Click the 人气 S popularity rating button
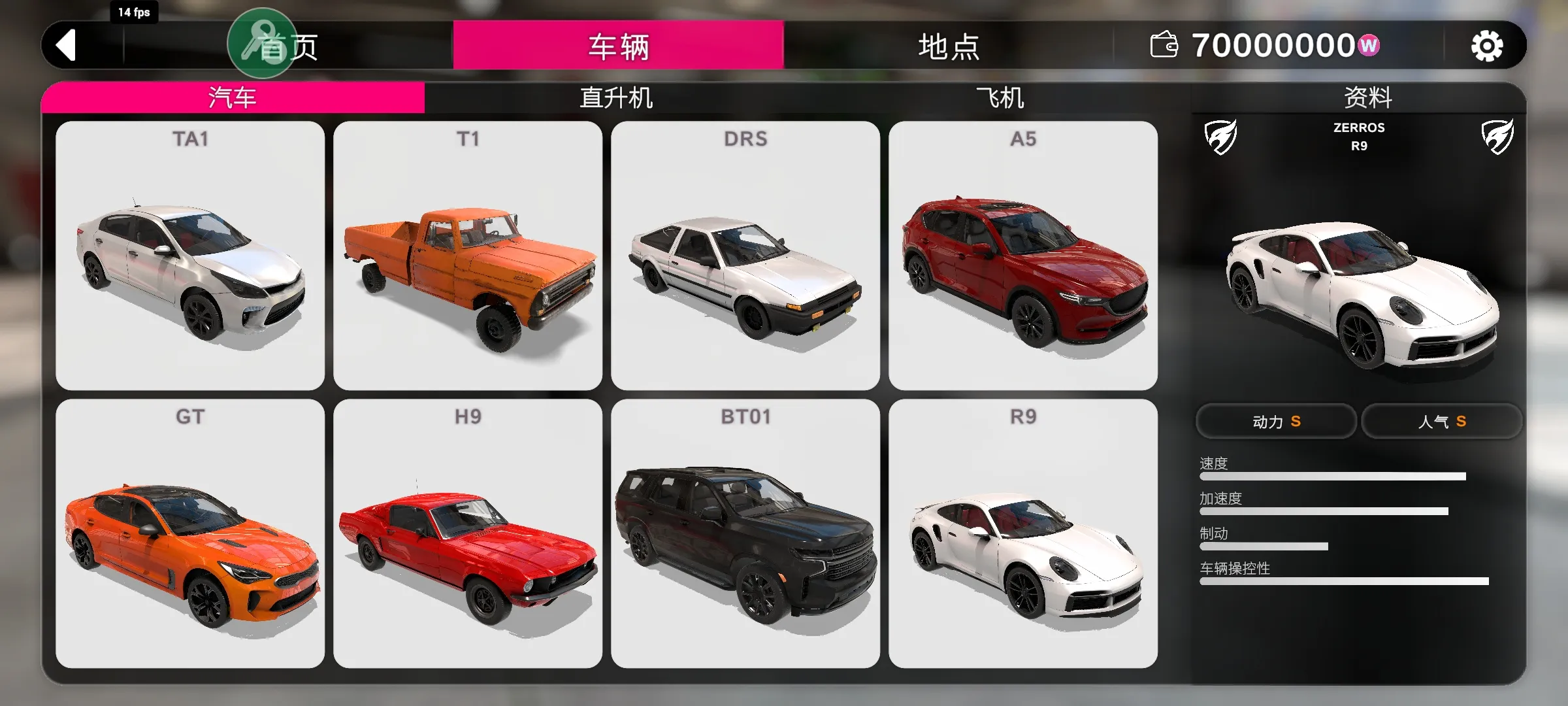Screen dimensions: 1568x706 pos(1442,422)
